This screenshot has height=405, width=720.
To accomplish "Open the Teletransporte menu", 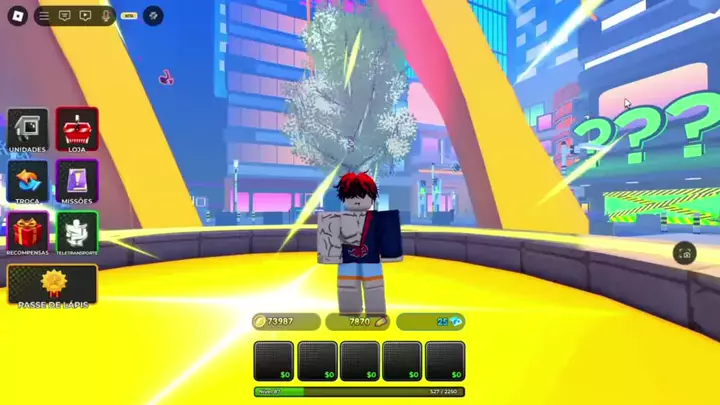I will [77, 232].
